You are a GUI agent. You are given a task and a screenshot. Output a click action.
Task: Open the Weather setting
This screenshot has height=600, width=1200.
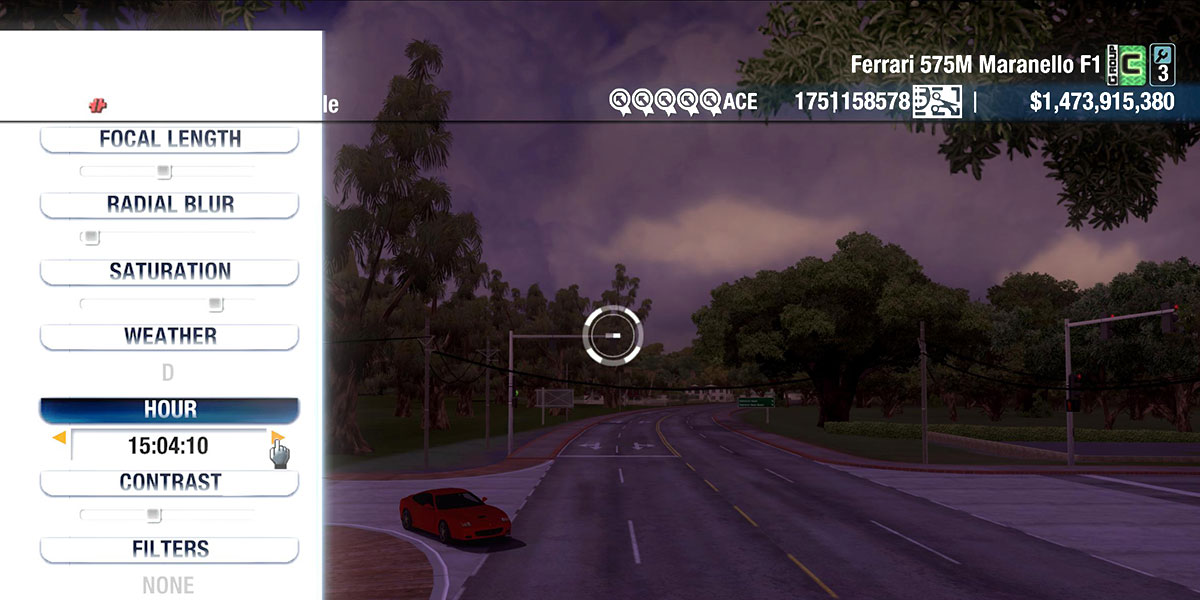(x=169, y=336)
